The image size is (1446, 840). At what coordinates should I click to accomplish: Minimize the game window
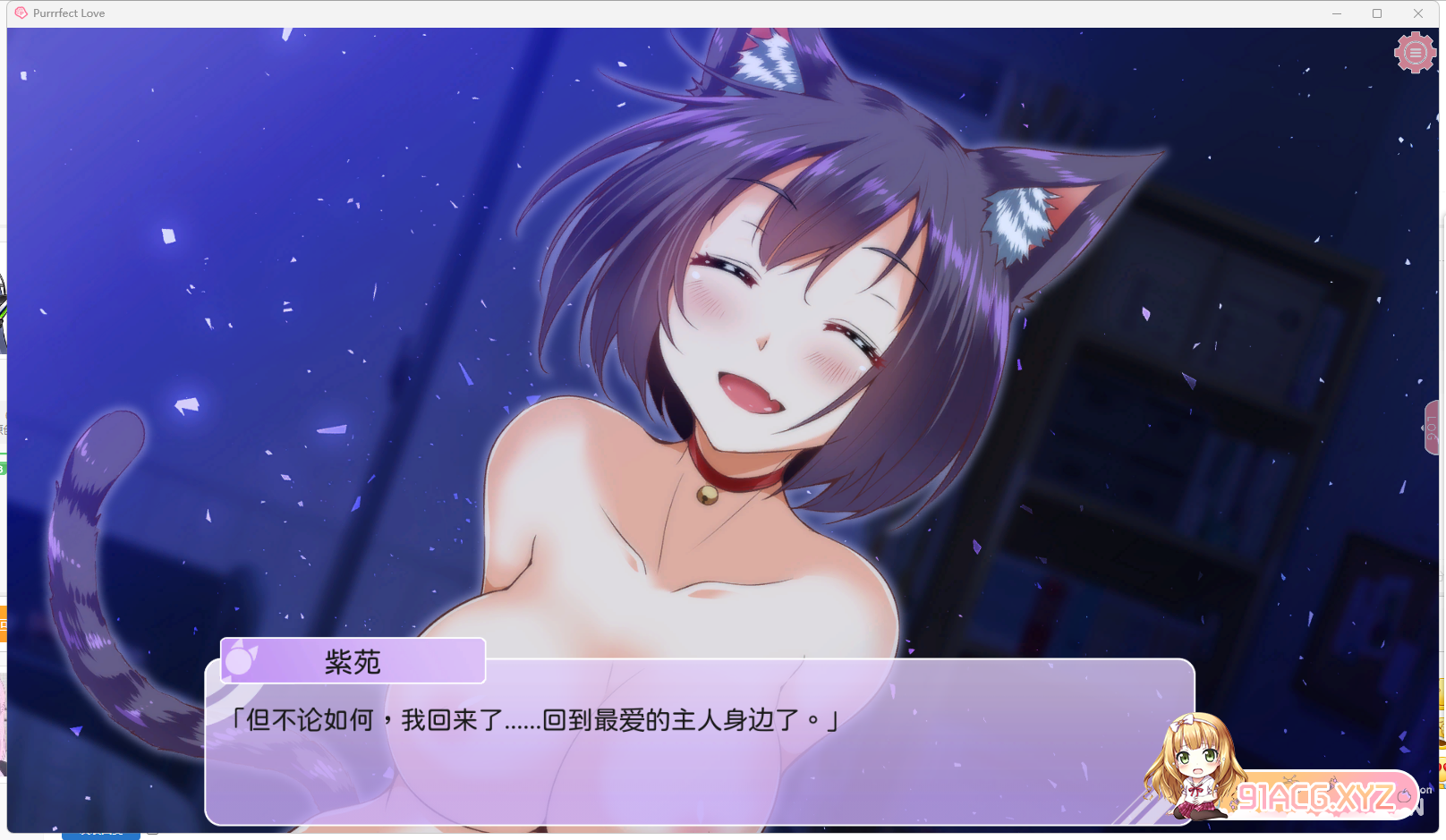pos(1337,13)
